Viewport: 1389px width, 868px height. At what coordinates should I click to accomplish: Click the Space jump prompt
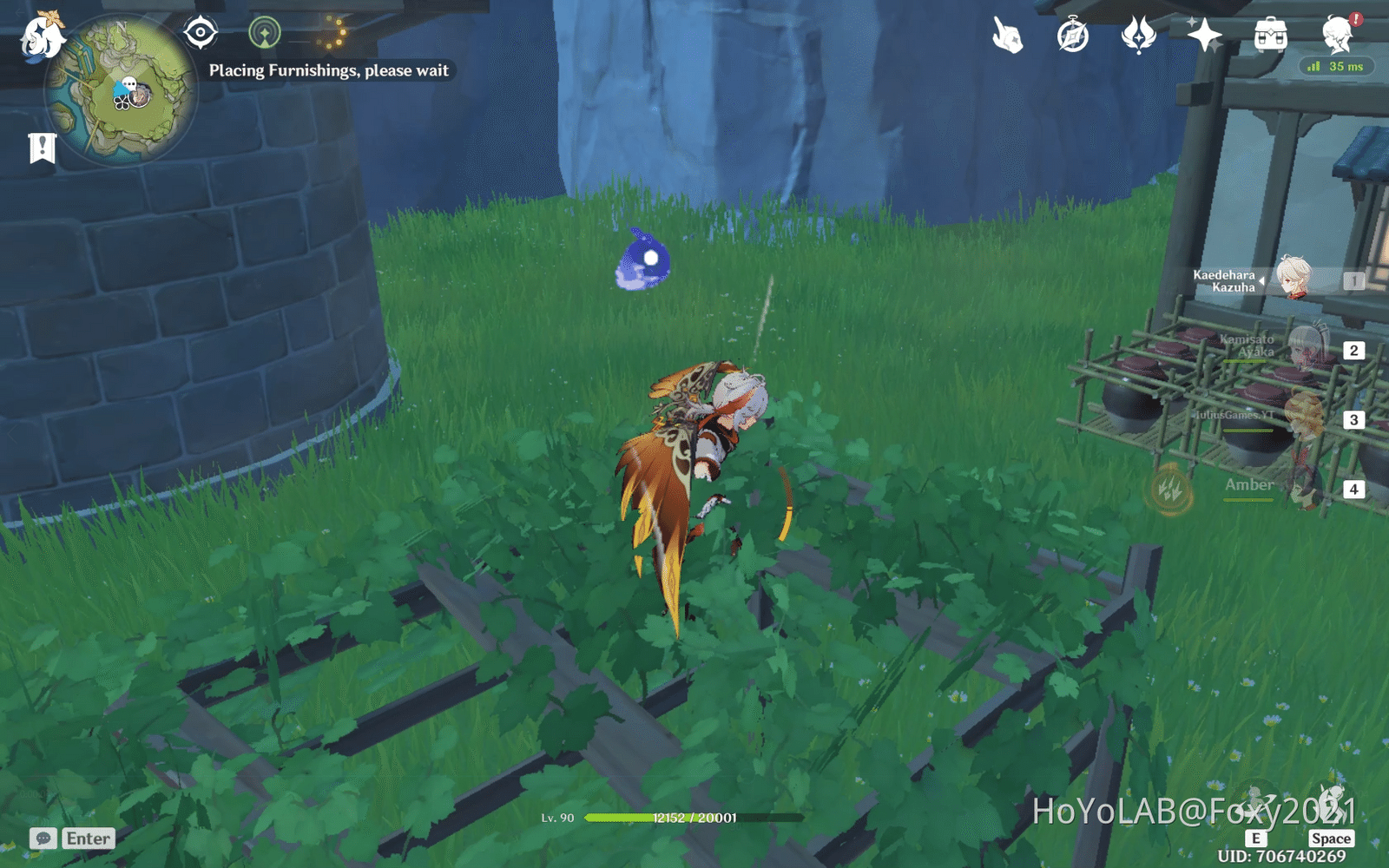pyautogui.click(x=1333, y=838)
